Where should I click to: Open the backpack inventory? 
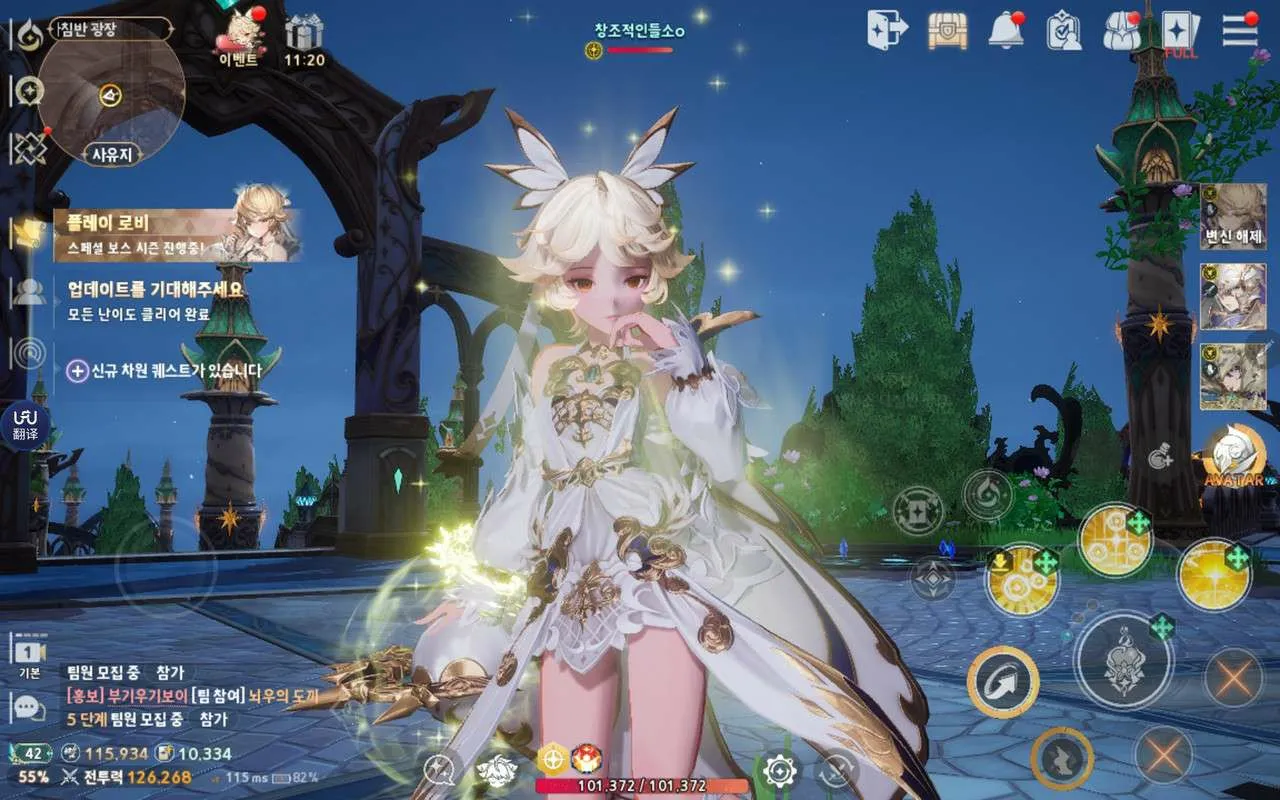1122,31
